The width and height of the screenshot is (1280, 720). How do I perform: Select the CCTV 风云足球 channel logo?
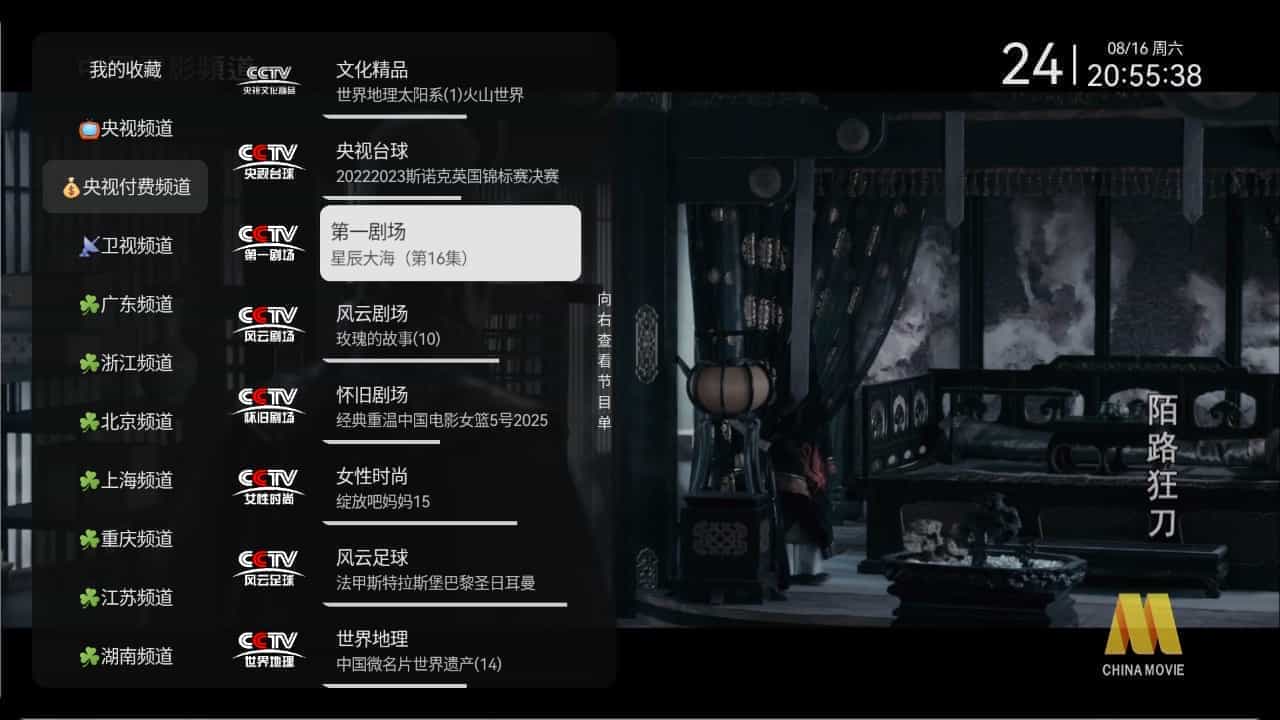point(268,566)
